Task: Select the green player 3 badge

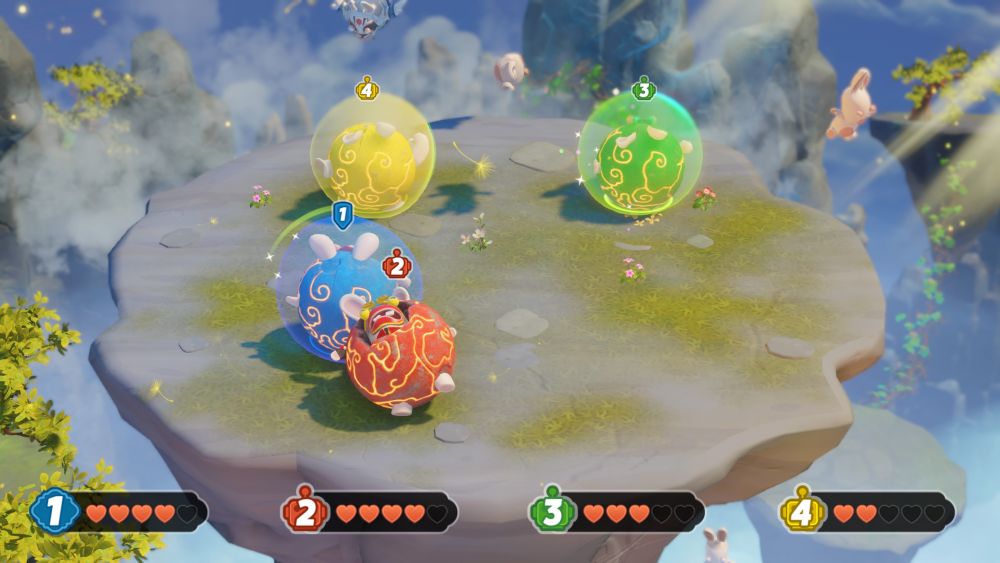Action: pos(550,512)
